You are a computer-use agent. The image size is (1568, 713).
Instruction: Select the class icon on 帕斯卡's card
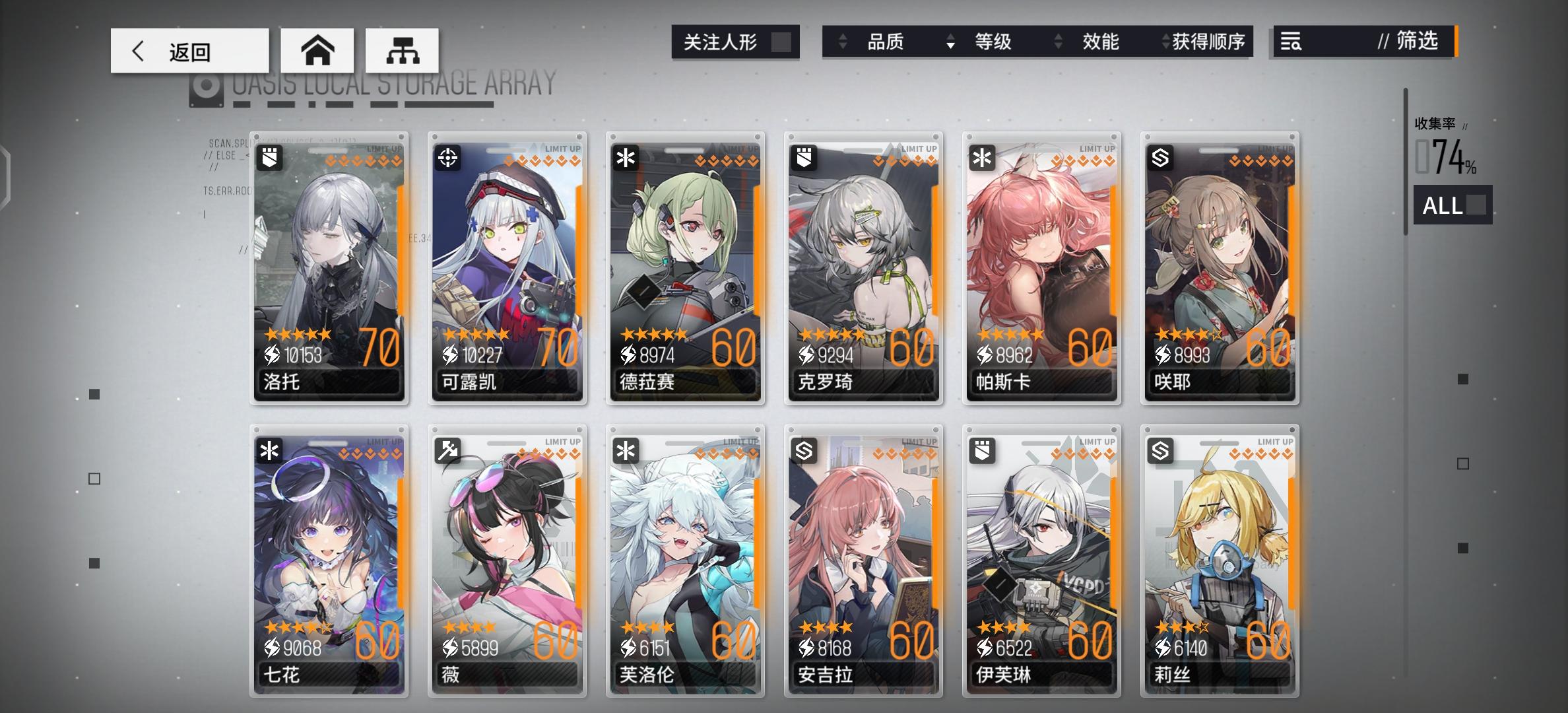pyautogui.click(x=984, y=156)
